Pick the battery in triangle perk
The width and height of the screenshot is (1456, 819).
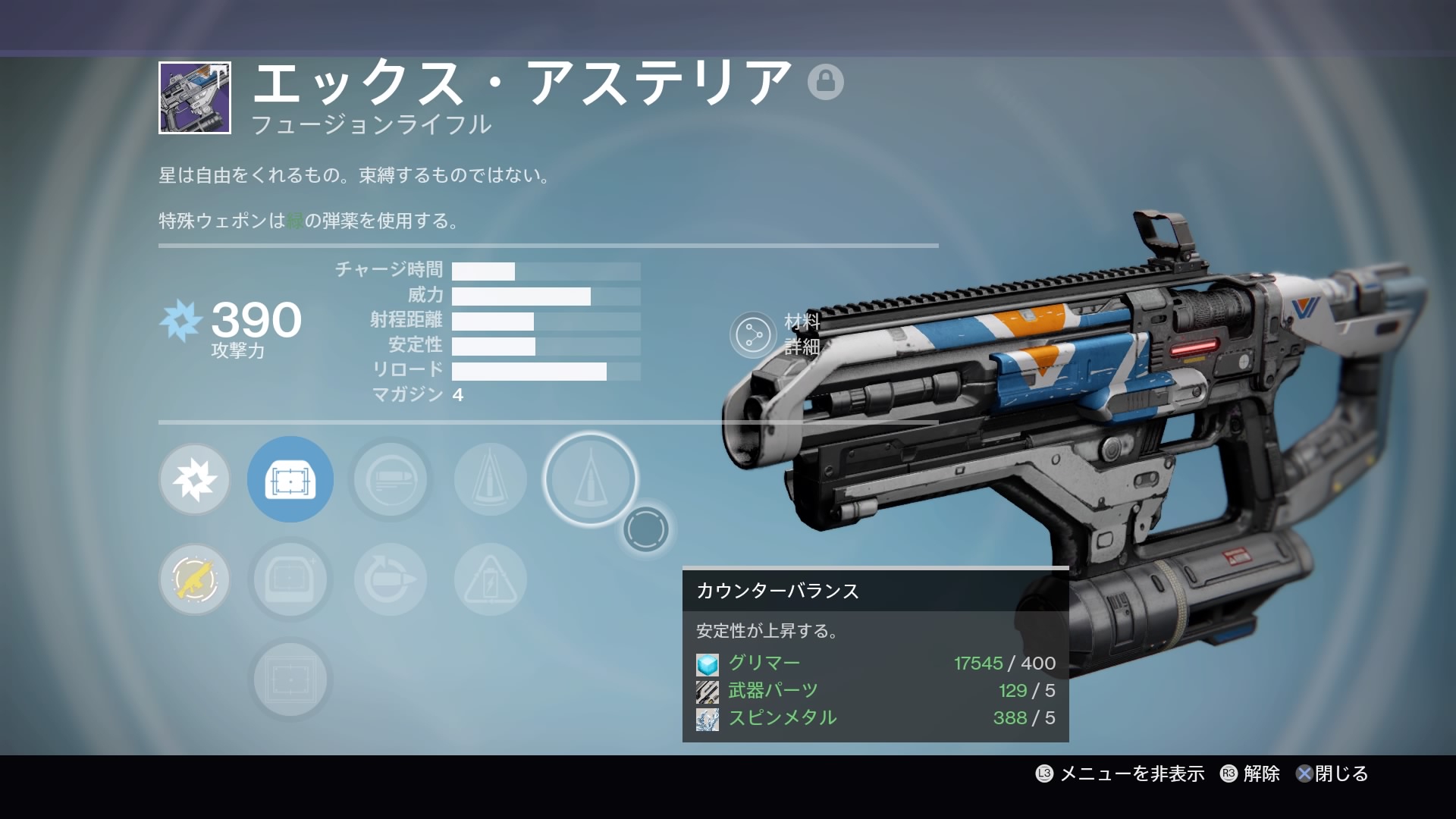click(x=491, y=579)
